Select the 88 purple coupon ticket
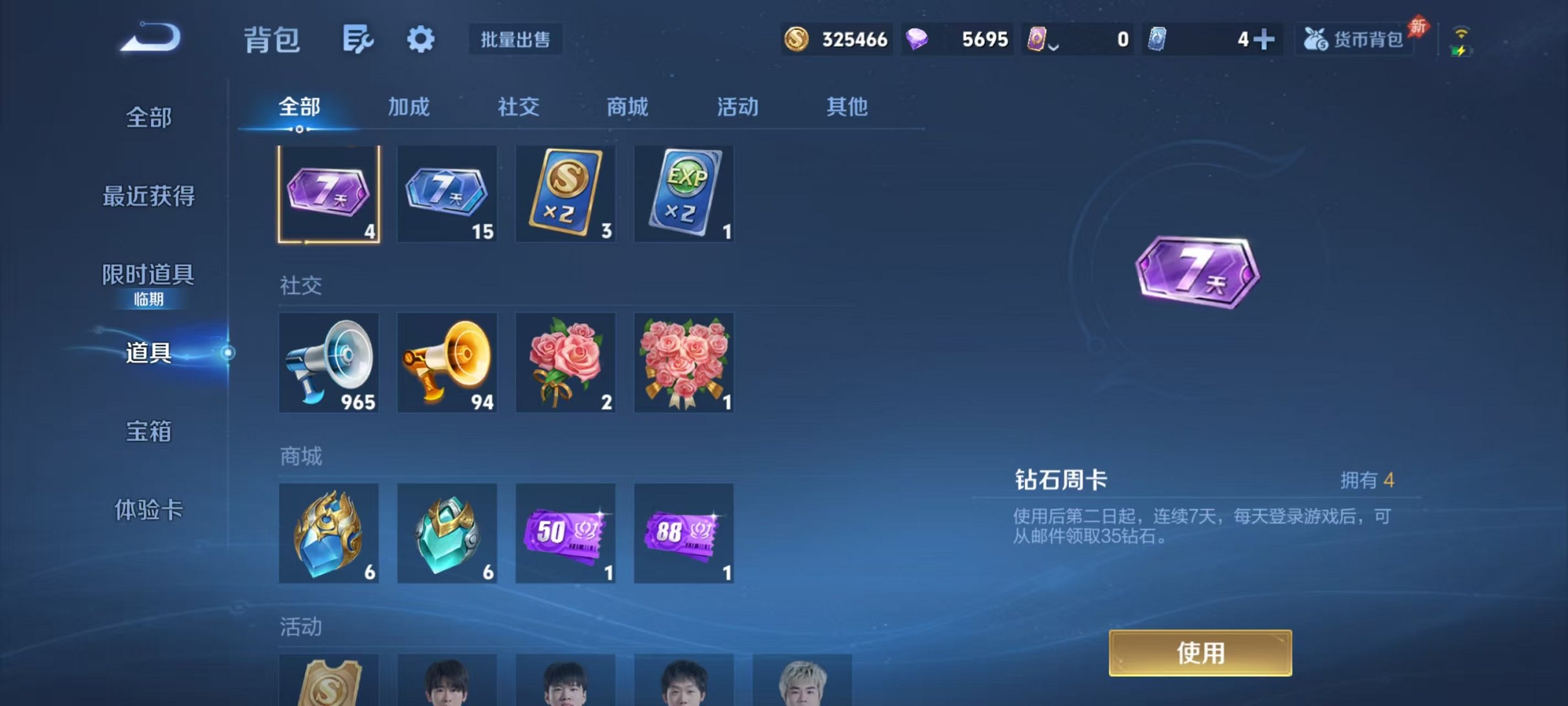 [684, 532]
